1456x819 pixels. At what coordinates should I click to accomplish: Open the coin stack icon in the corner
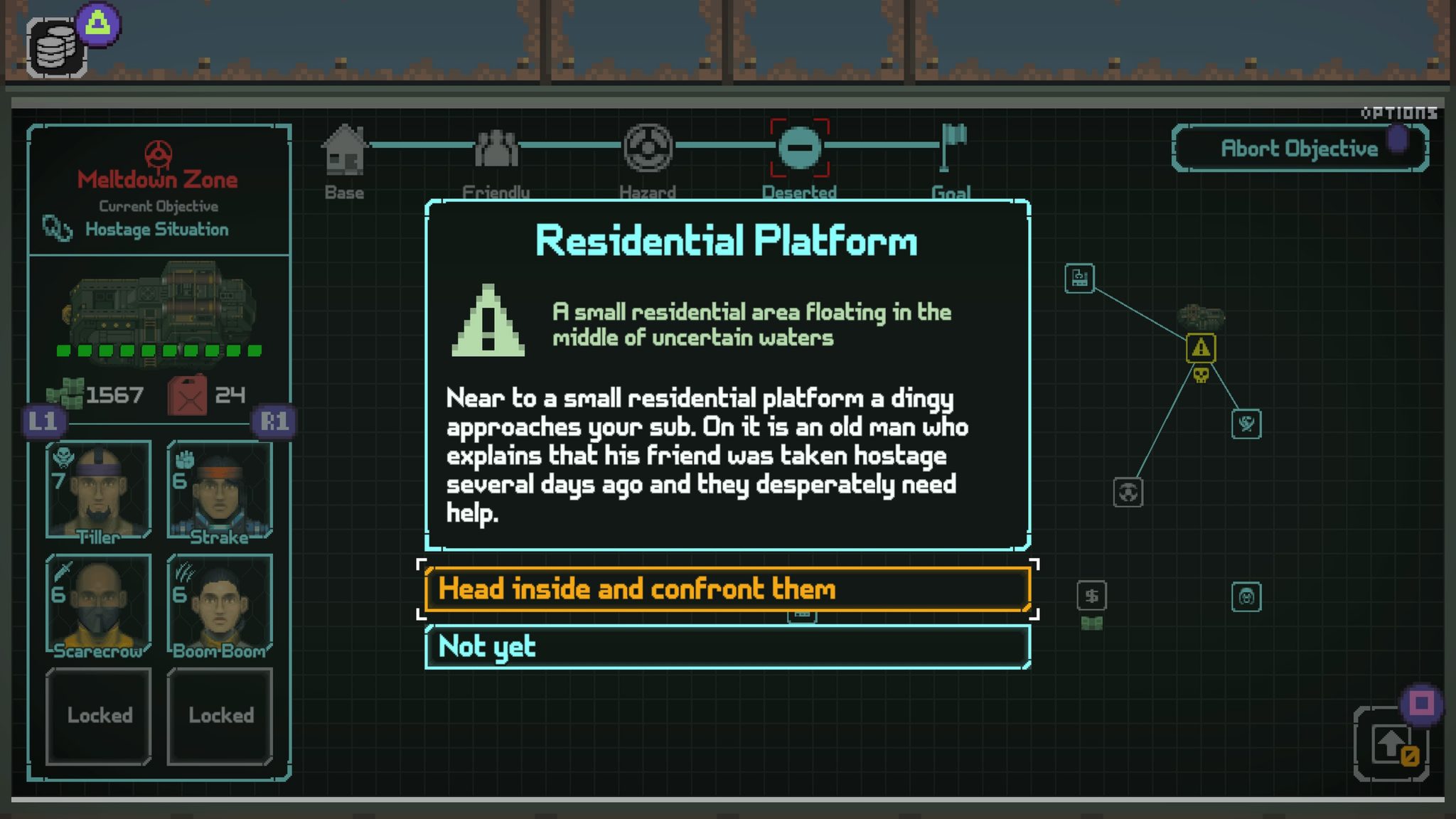pos(57,48)
